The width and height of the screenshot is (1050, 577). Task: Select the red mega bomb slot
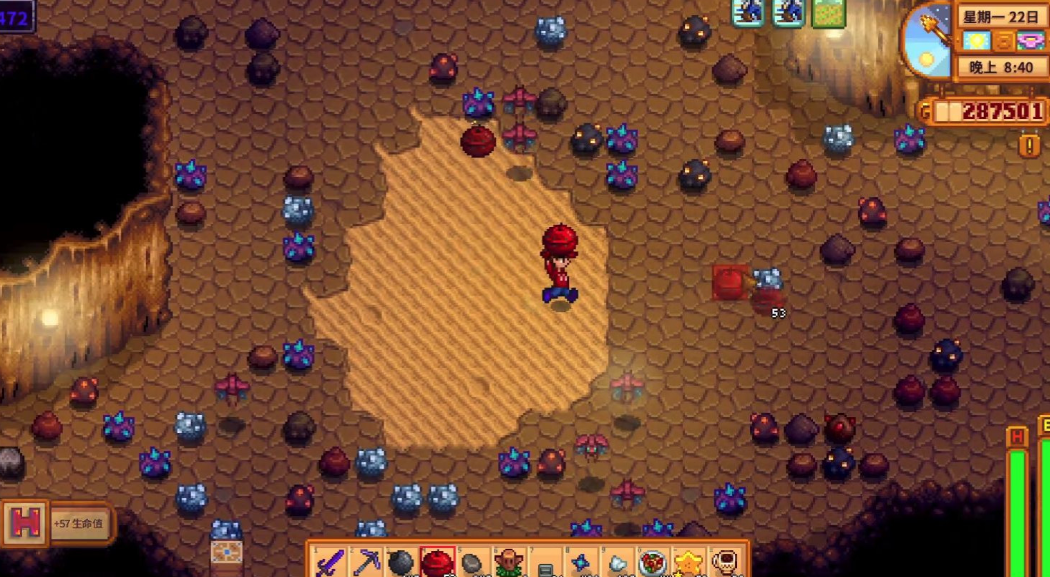pos(437,563)
